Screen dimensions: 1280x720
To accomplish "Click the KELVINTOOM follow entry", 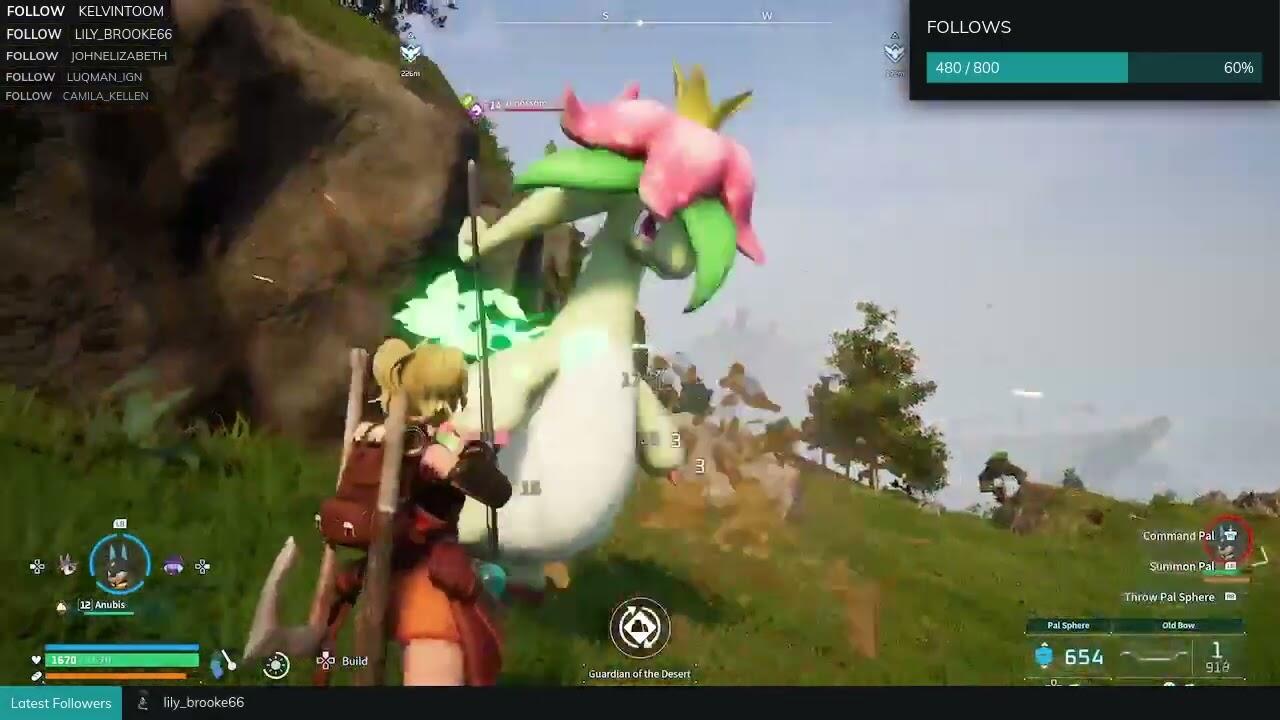I will click(x=85, y=11).
